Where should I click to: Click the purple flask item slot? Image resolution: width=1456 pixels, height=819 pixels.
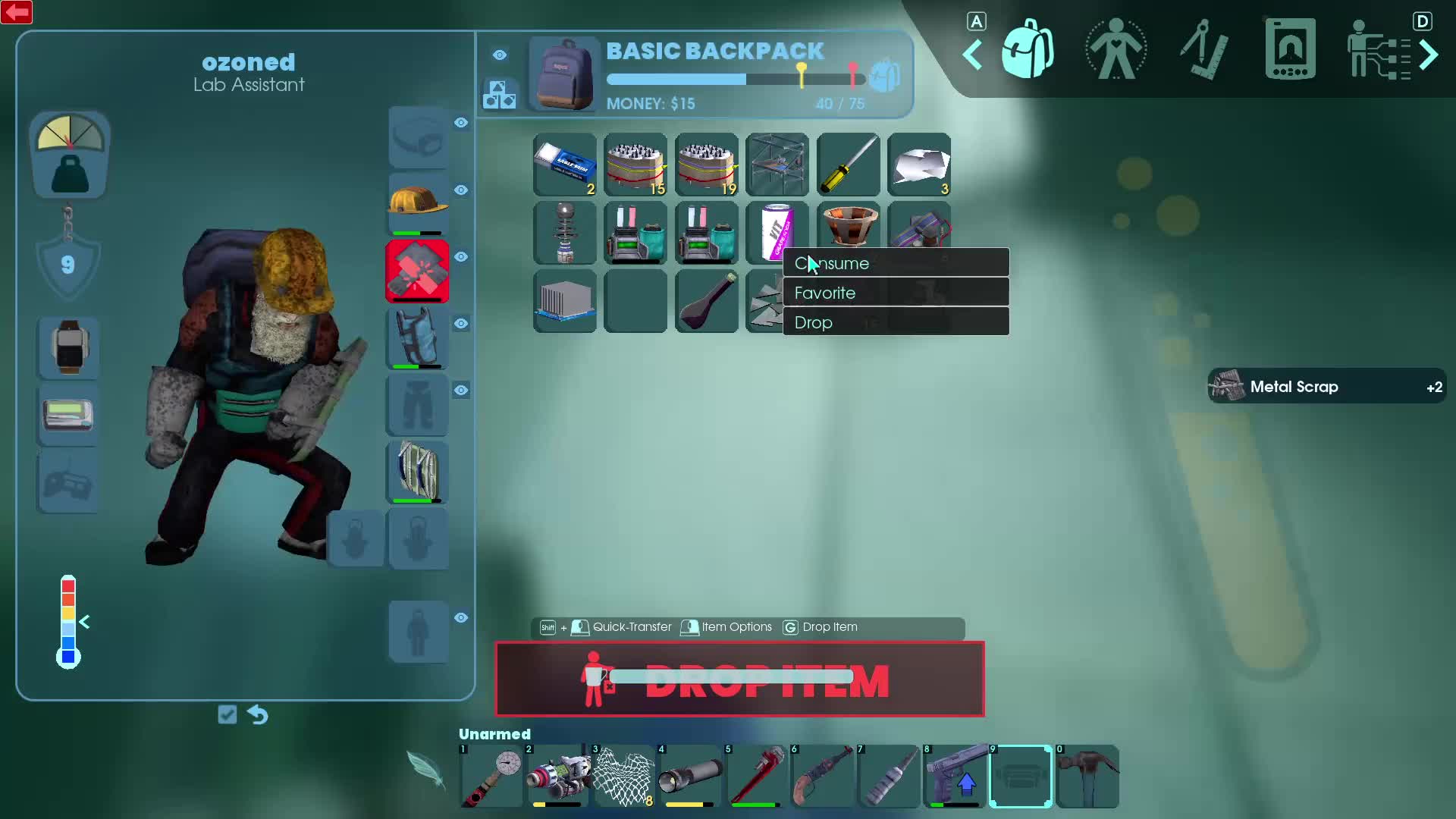707,302
